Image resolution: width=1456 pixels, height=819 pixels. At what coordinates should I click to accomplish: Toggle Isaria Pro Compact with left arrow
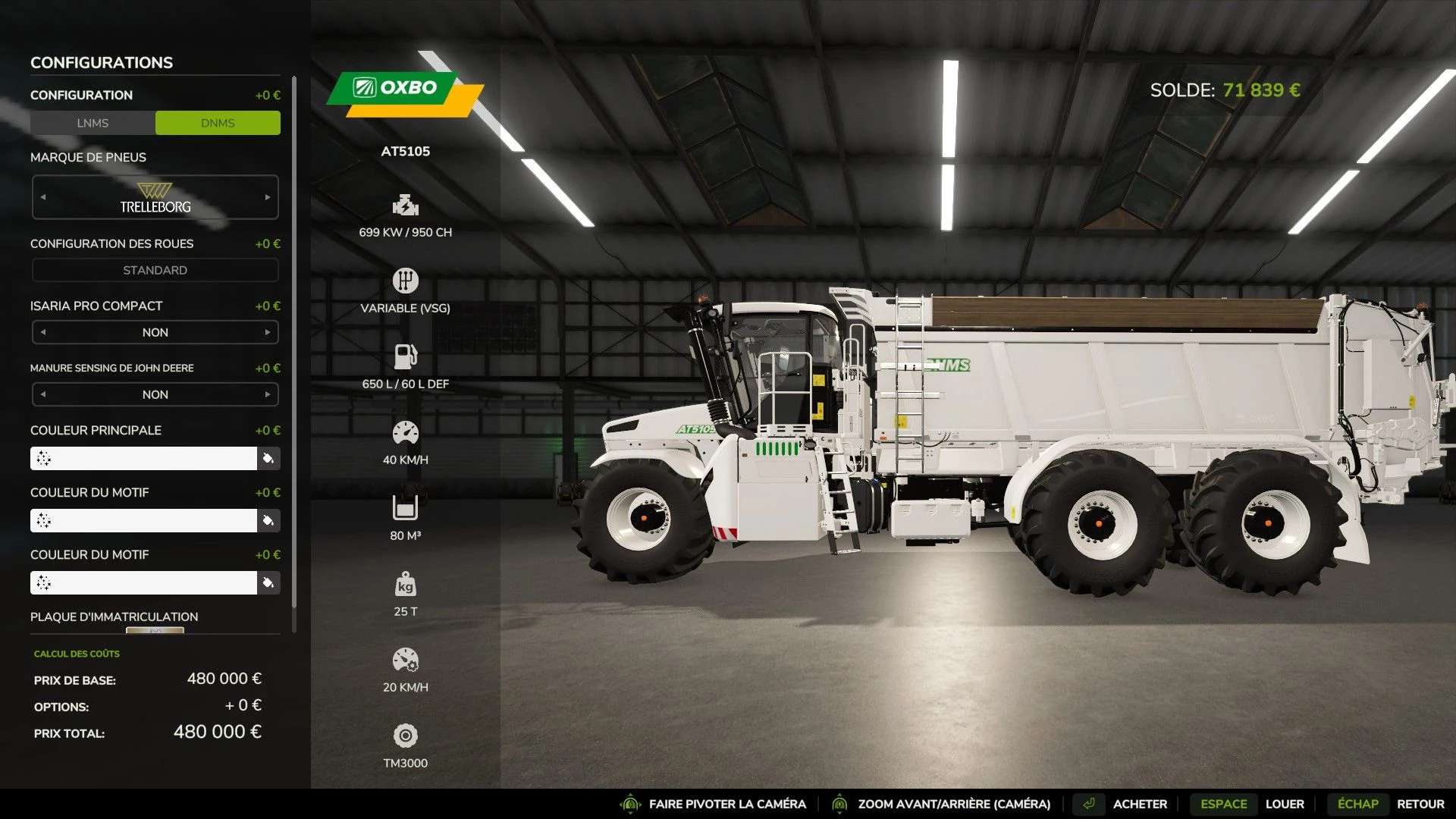click(x=43, y=332)
